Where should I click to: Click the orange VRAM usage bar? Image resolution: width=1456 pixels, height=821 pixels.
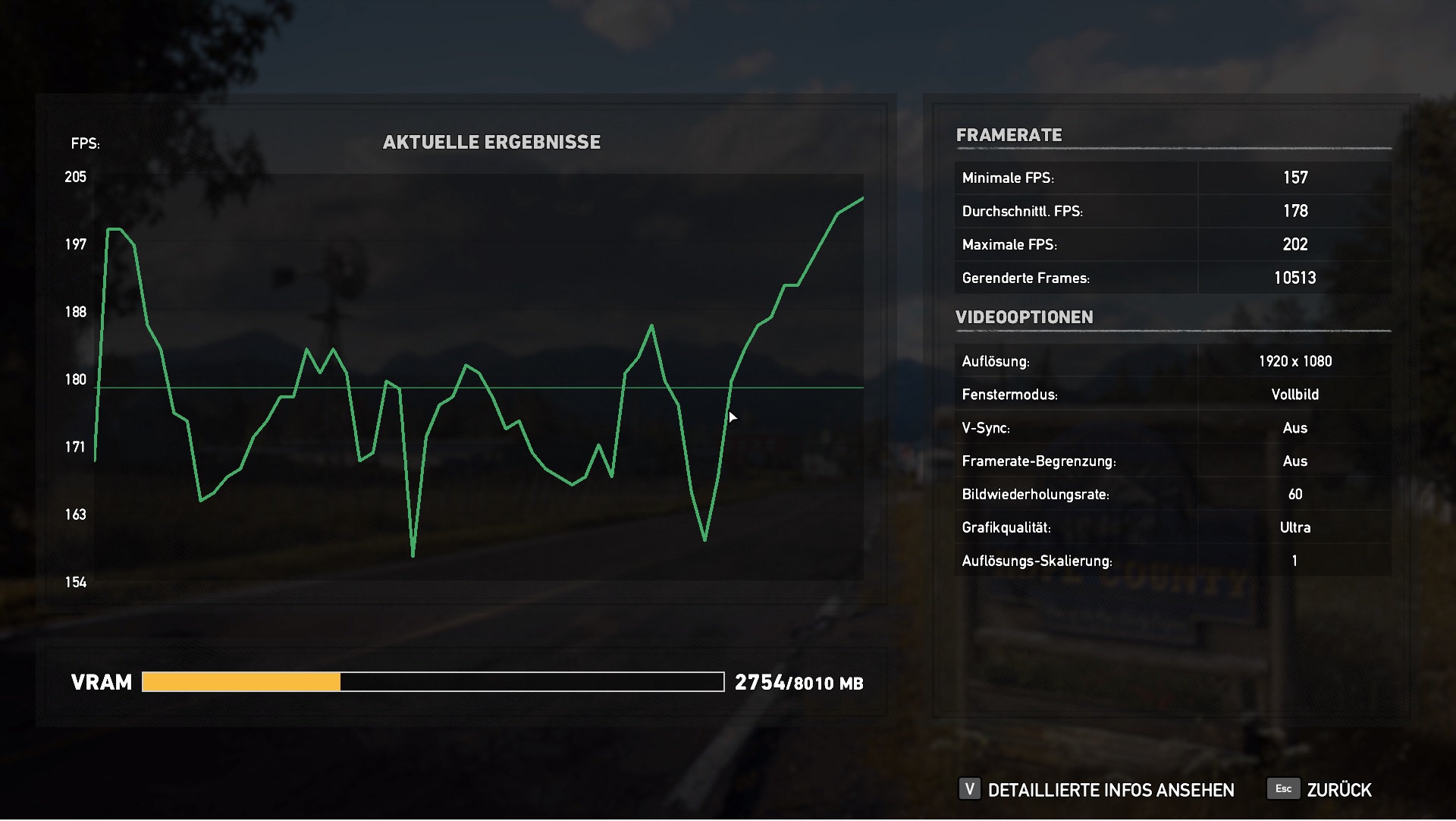click(241, 682)
